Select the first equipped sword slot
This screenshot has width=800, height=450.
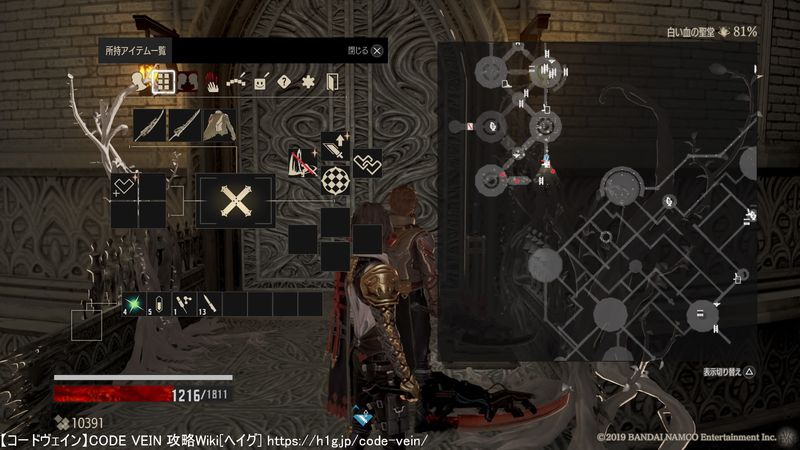150,125
